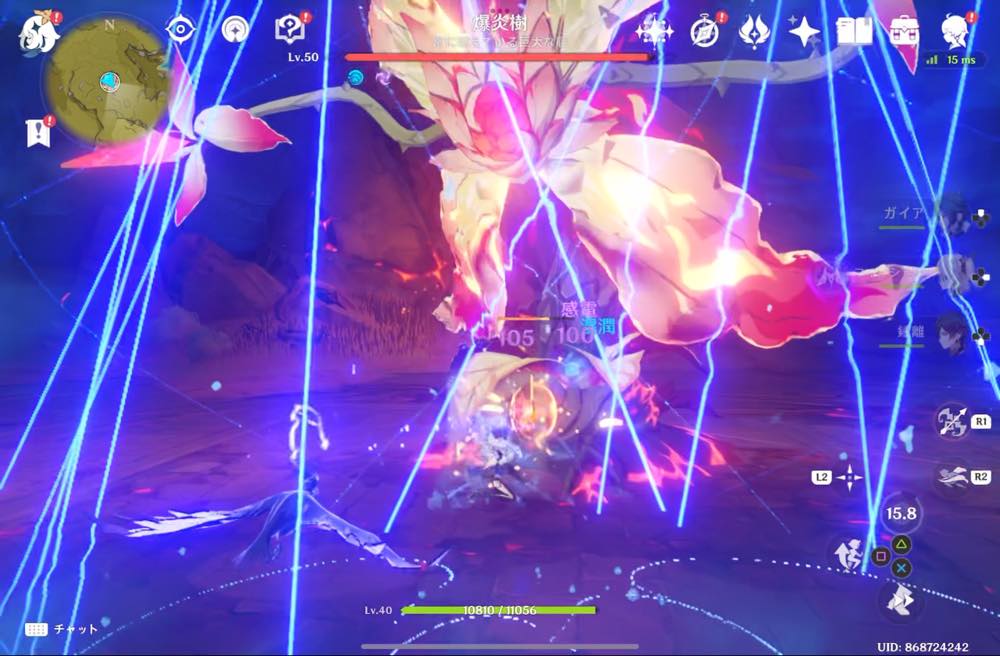The height and width of the screenshot is (656, 1000).
Task: Open the wish star icon
Action: (x=804, y=31)
